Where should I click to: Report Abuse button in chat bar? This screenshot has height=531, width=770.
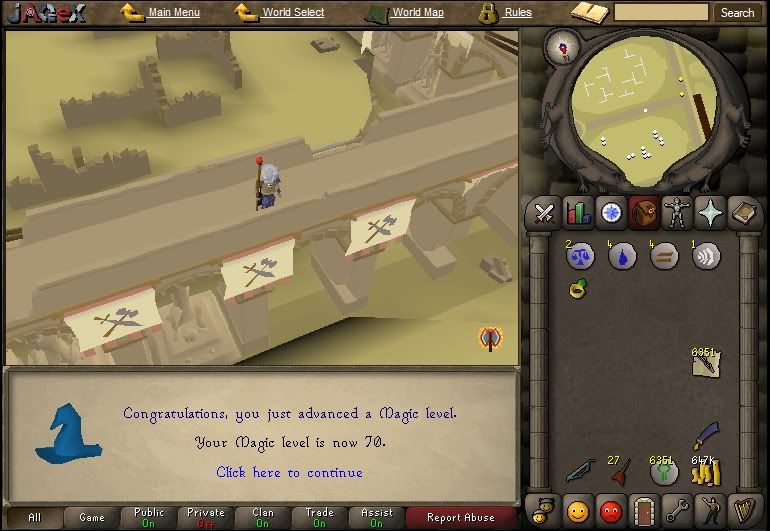click(460, 518)
